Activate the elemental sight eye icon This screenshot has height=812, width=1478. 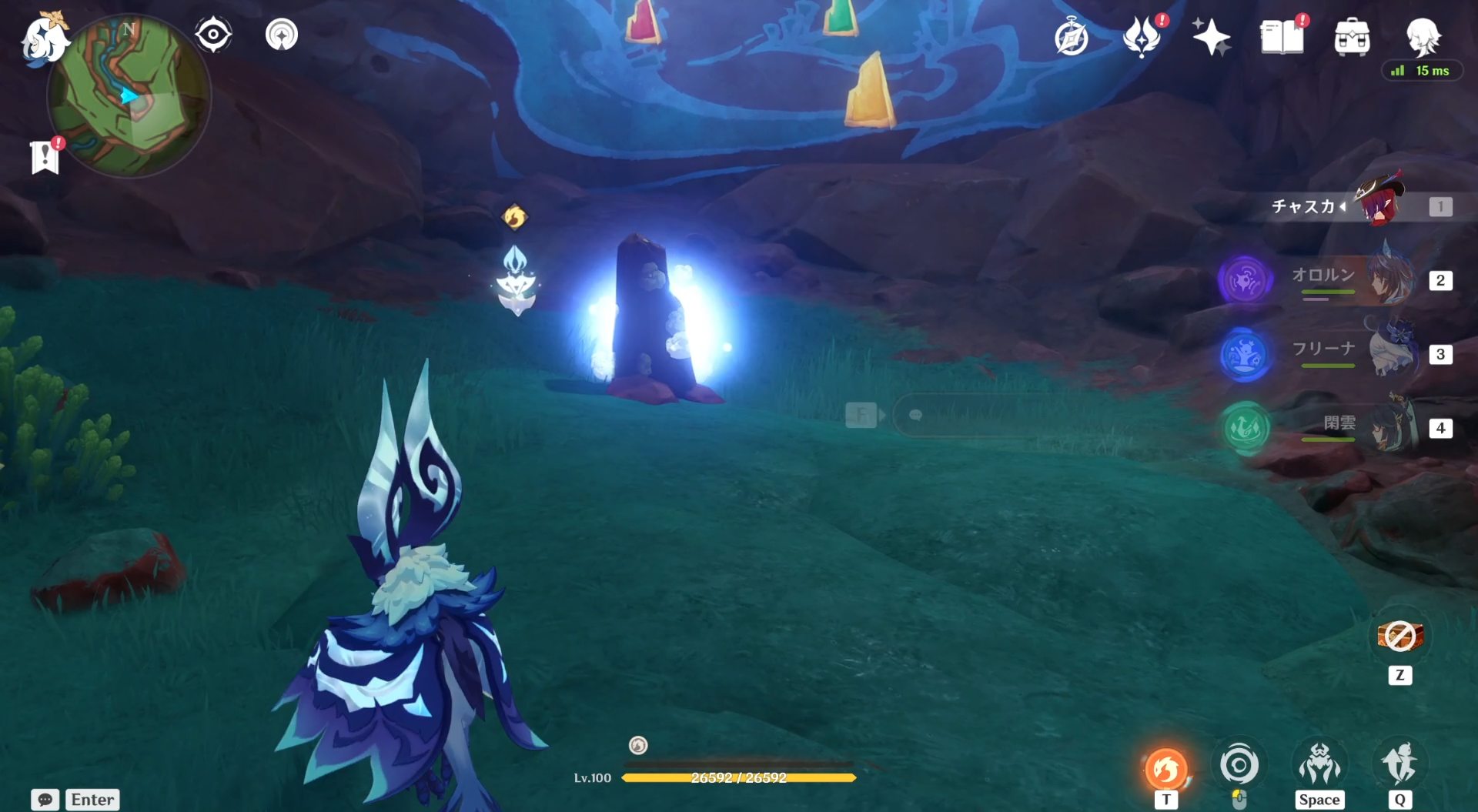click(x=213, y=35)
